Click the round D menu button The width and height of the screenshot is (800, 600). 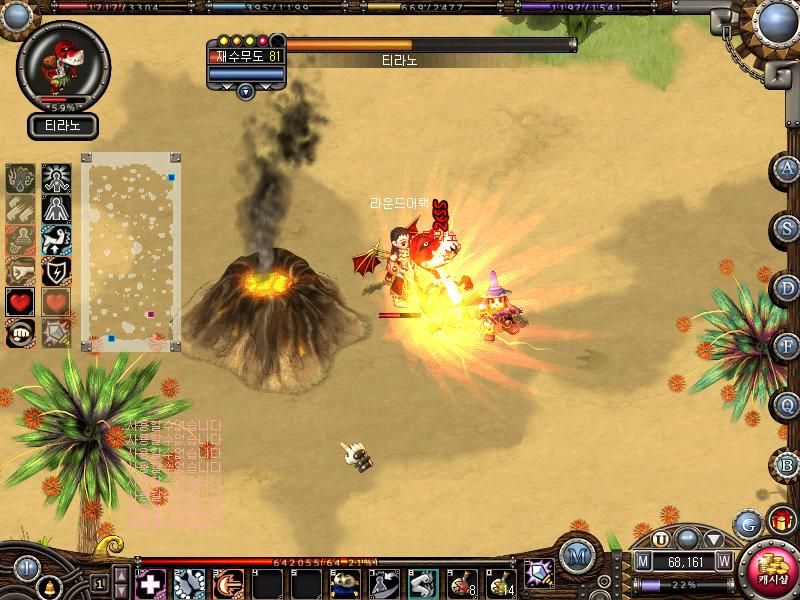788,288
